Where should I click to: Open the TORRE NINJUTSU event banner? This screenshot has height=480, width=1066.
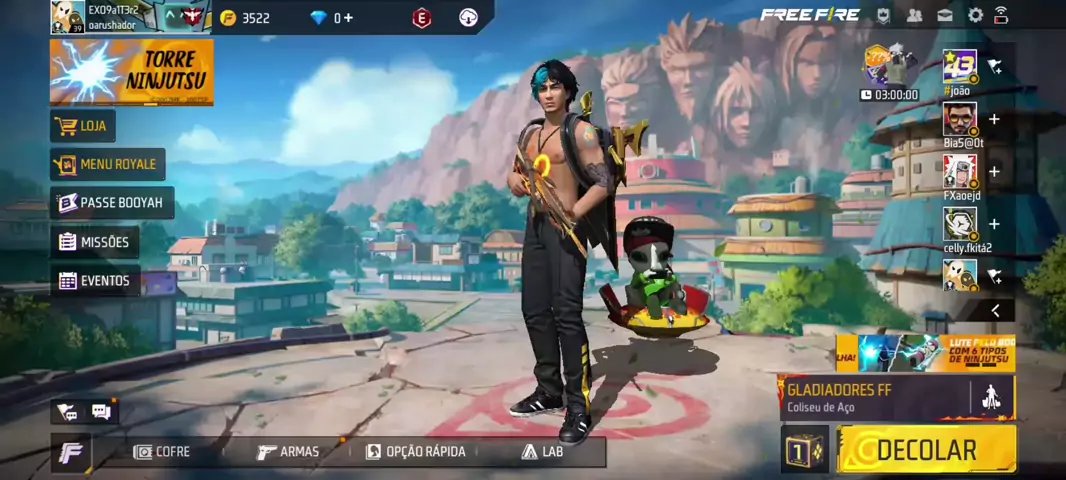click(131, 72)
